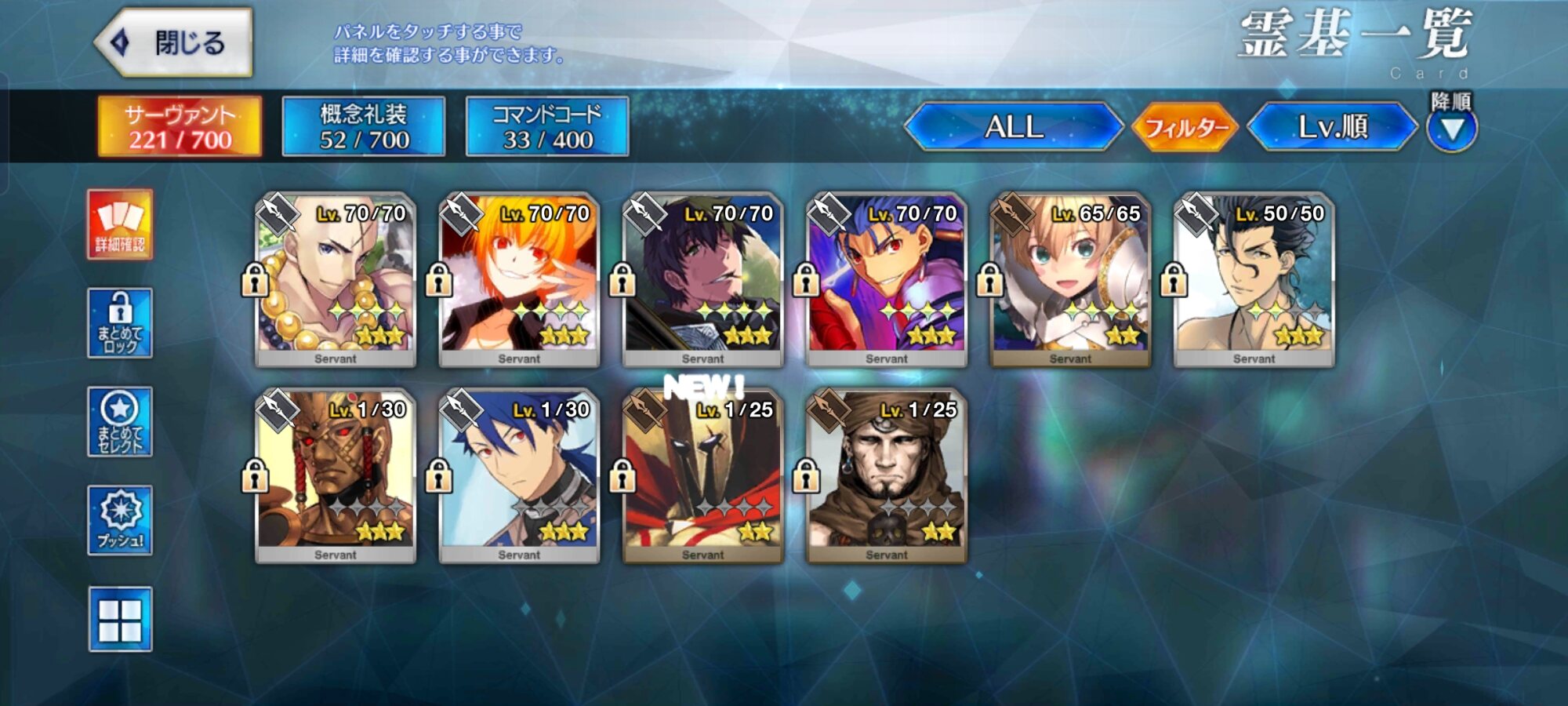The width and height of the screenshot is (1568, 706).
Task: Close the servant list with 閉じる
Action: [174, 42]
